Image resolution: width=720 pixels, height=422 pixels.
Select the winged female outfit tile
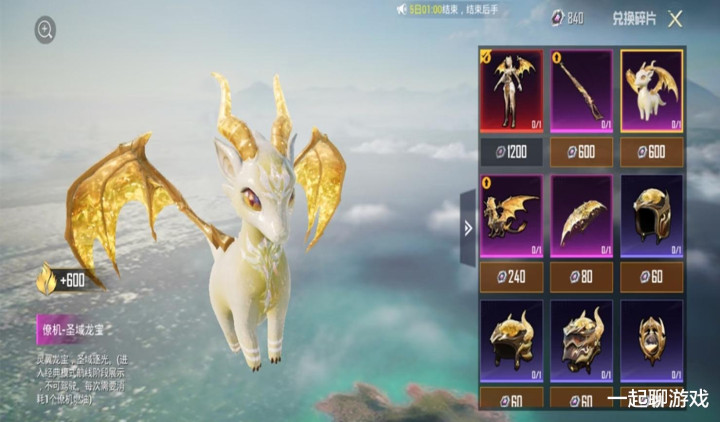511,92
